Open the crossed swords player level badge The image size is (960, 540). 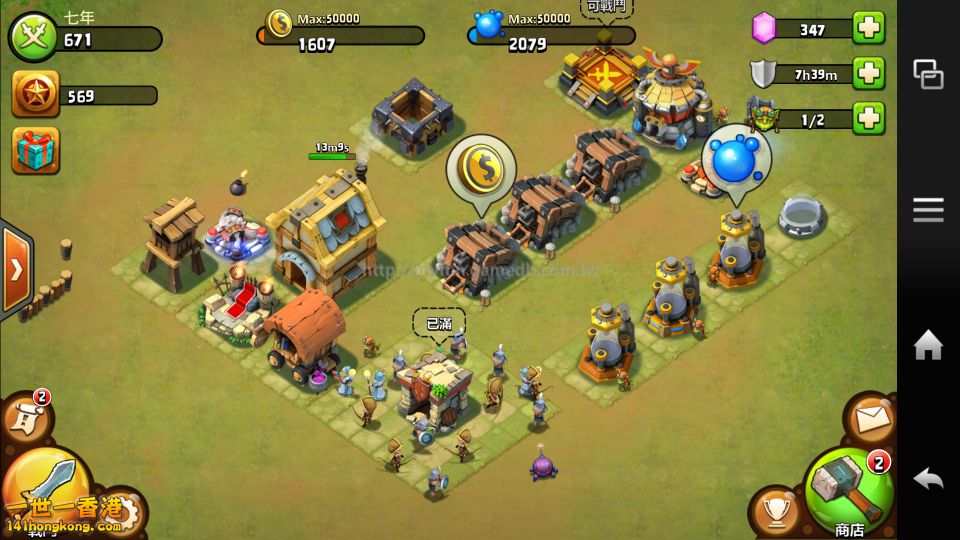pos(33,39)
